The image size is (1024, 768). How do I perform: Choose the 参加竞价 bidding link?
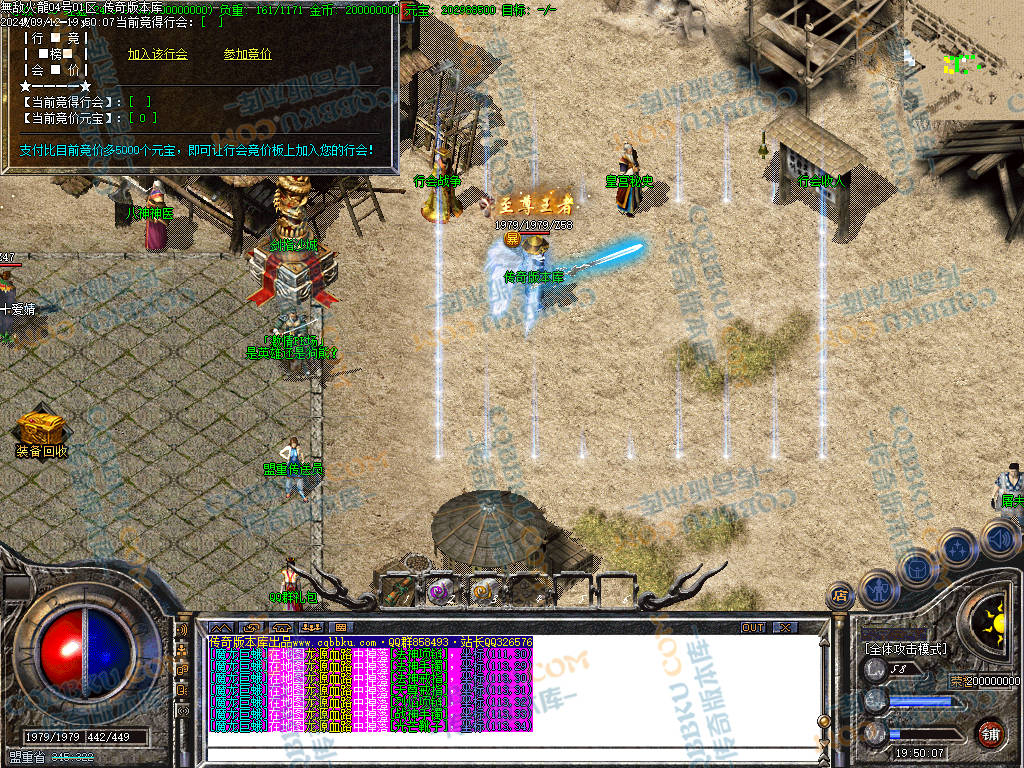tap(247, 54)
